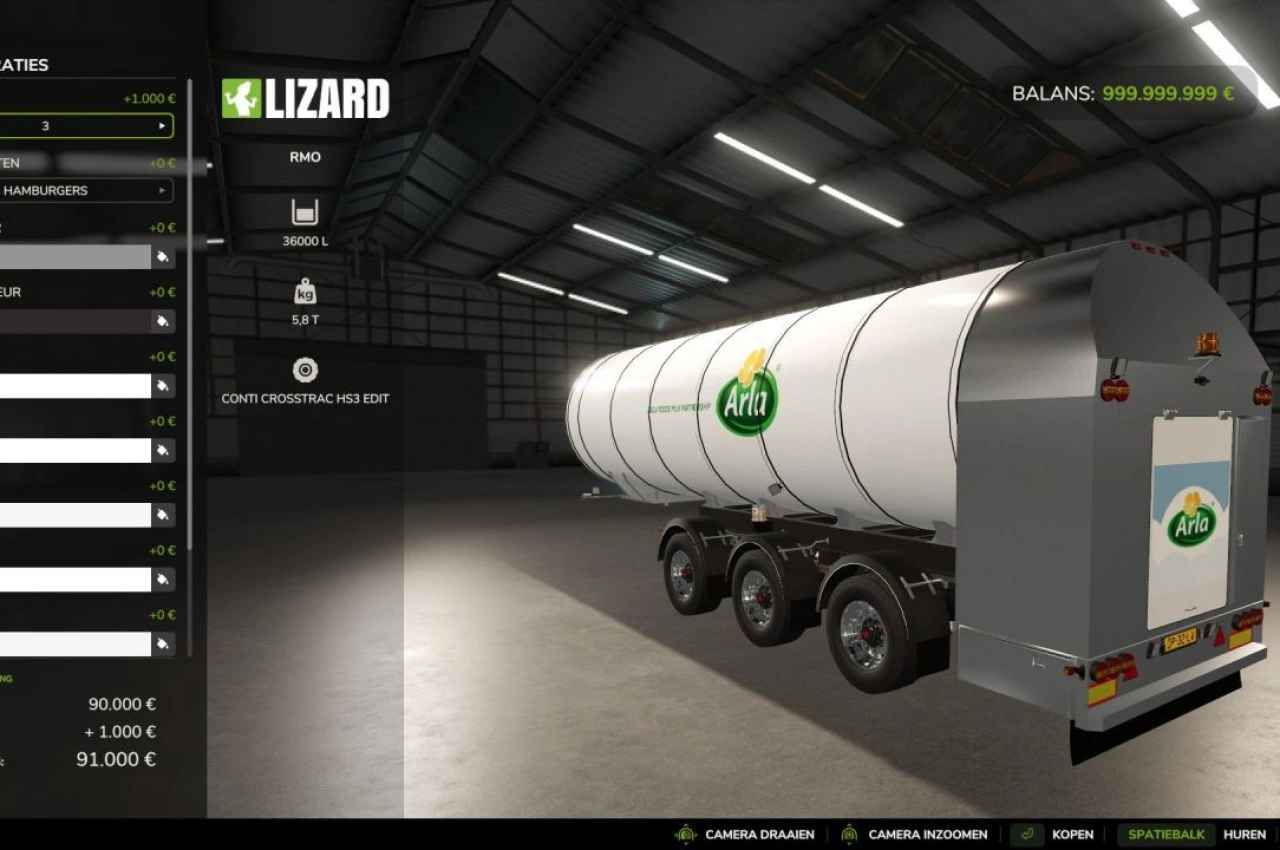Expand the HAMBURGERS option with its side arrow
Viewport: 1280px width, 850px height.
pos(163,190)
